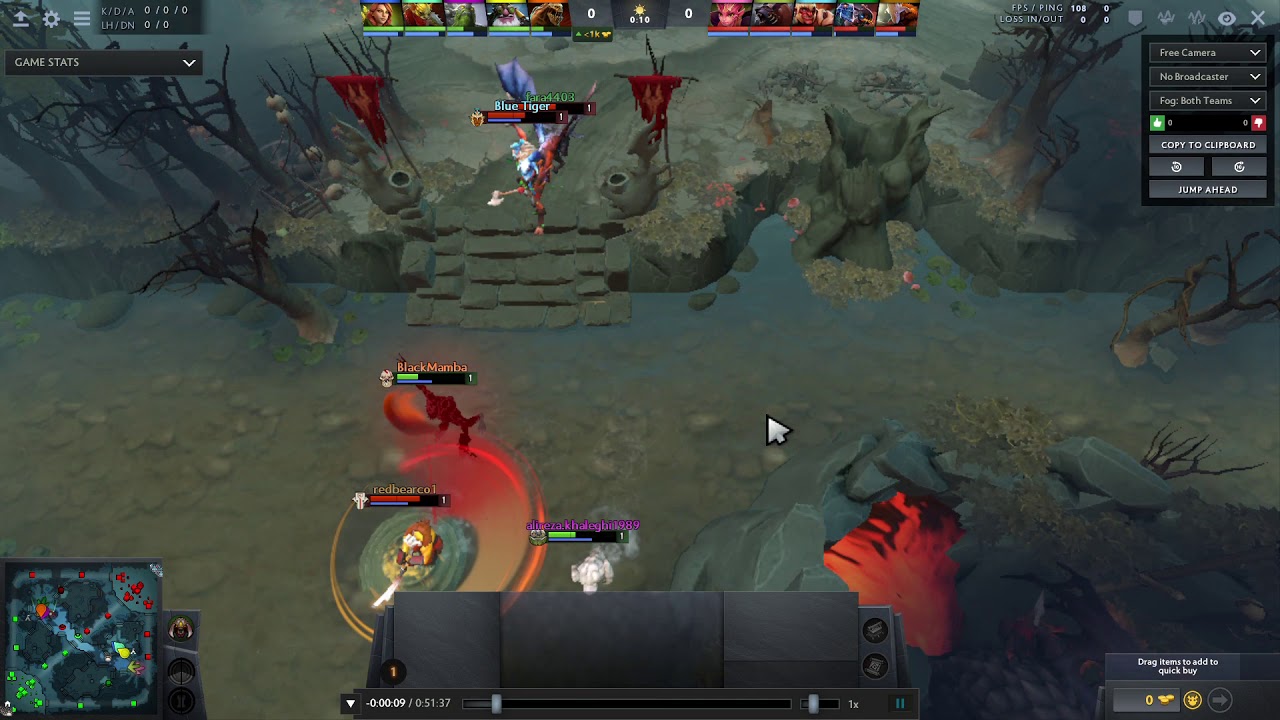This screenshot has height=720, width=1280.
Task: Open the No Broadcaster dropdown
Action: point(1208,77)
